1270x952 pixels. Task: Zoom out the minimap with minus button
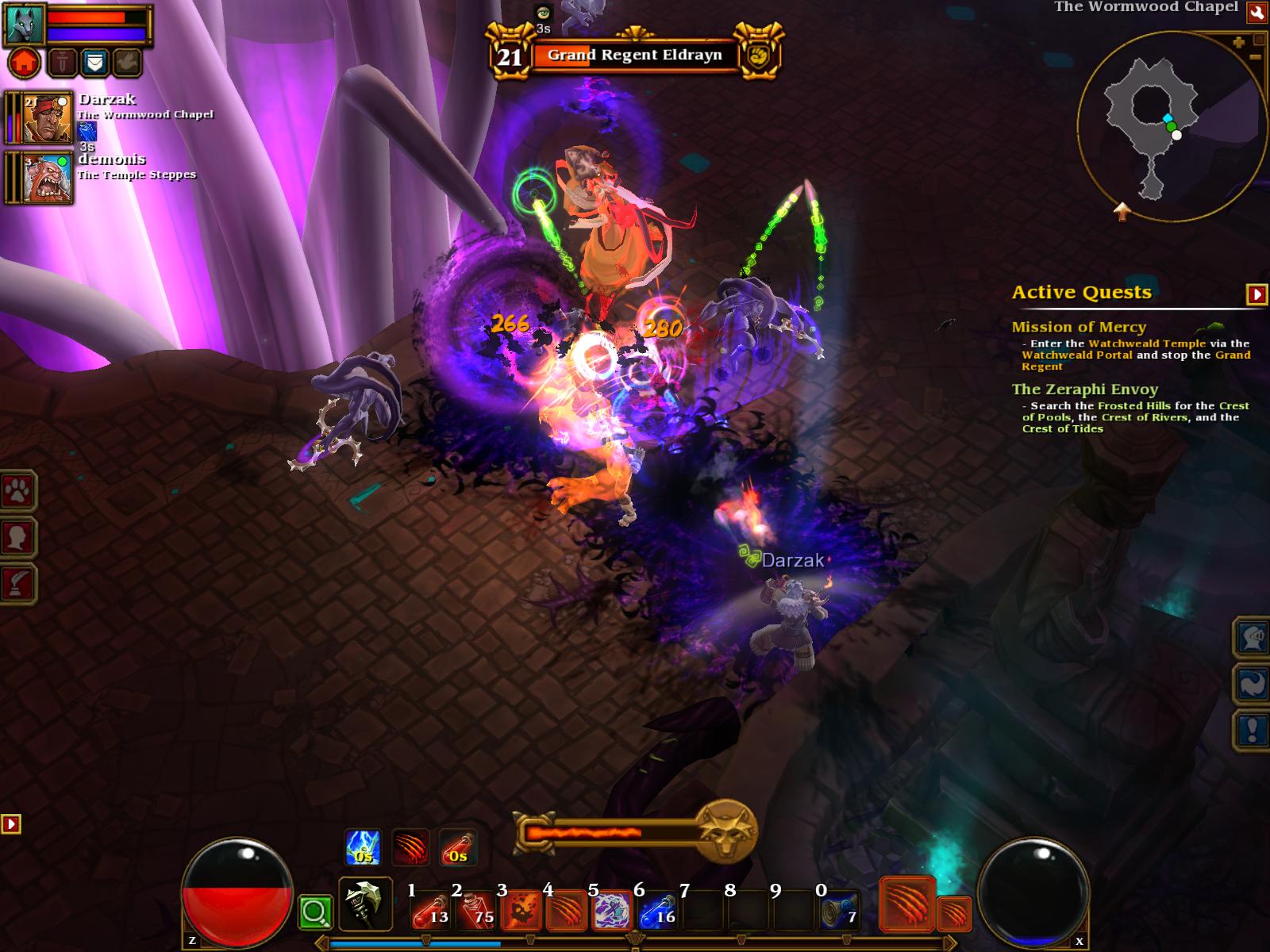tap(1255, 57)
